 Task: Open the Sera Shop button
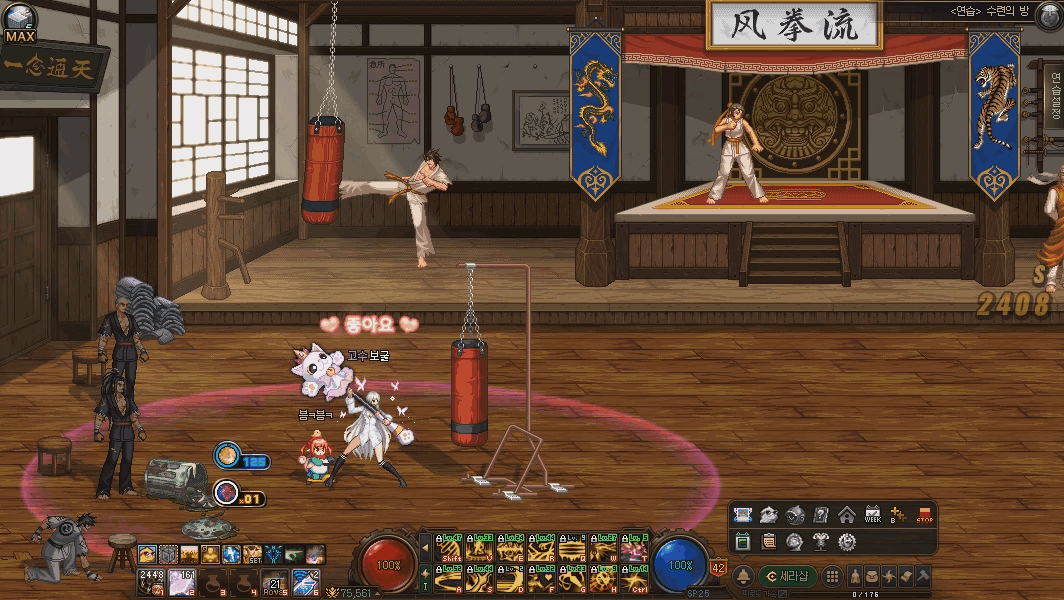point(788,576)
